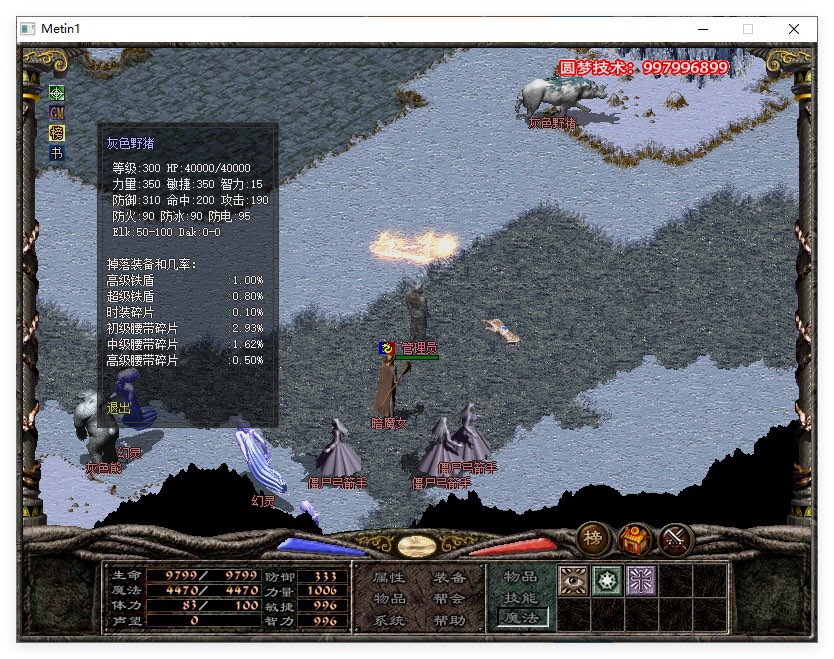Open the 系统 system menu

[x=389, y=620]
